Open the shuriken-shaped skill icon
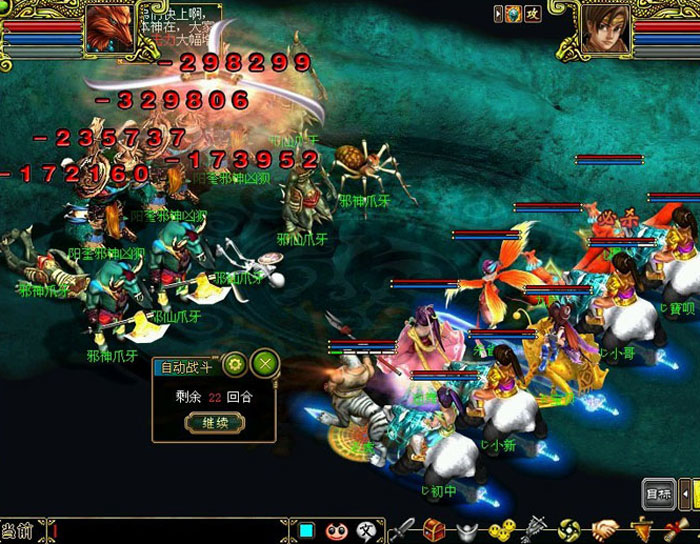Screen dimensions: 700x544 pyautogui.click(x=570, y=530)
